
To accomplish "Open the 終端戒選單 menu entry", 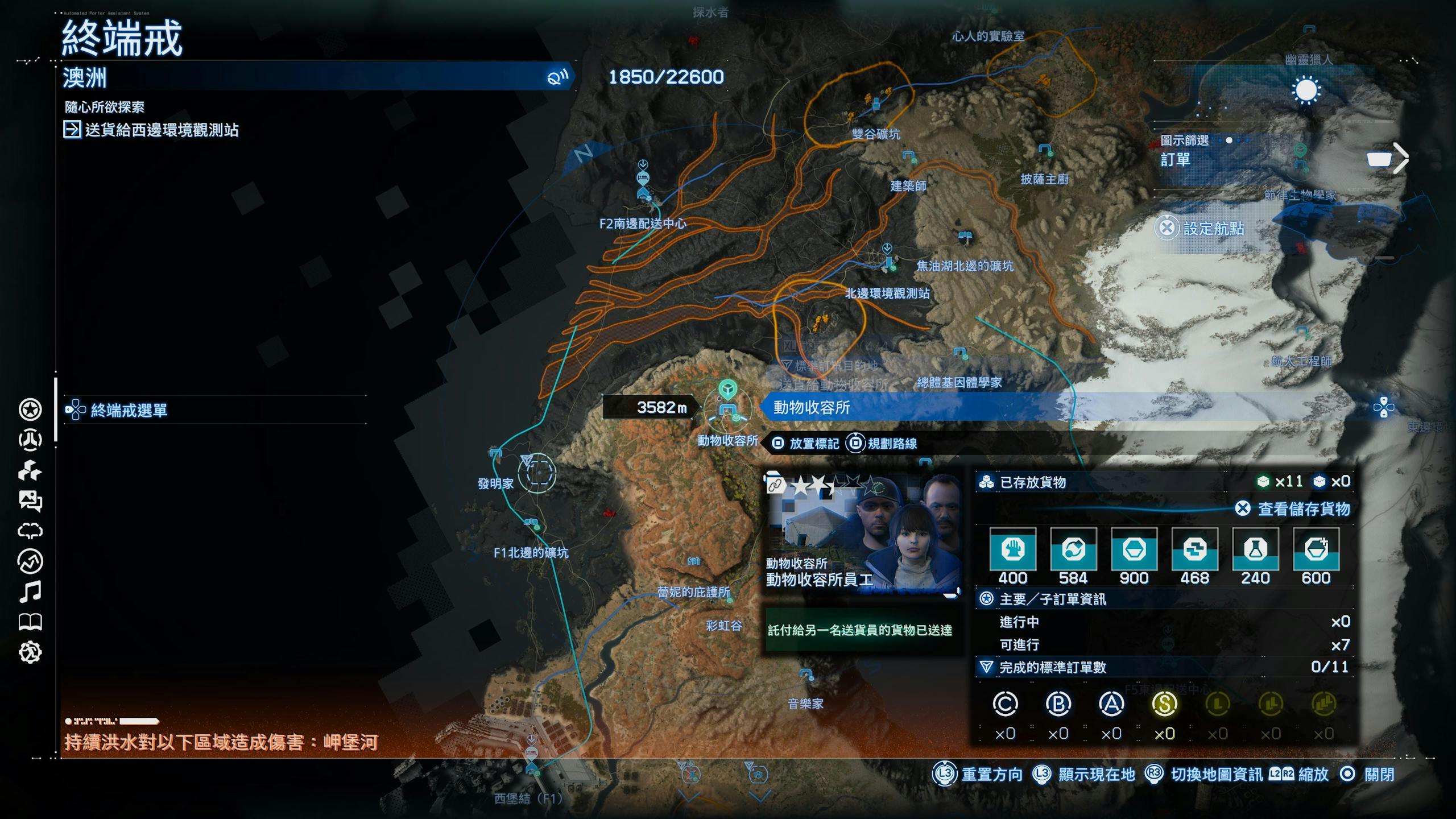I will pyautogui.click(x=129, y=410).
